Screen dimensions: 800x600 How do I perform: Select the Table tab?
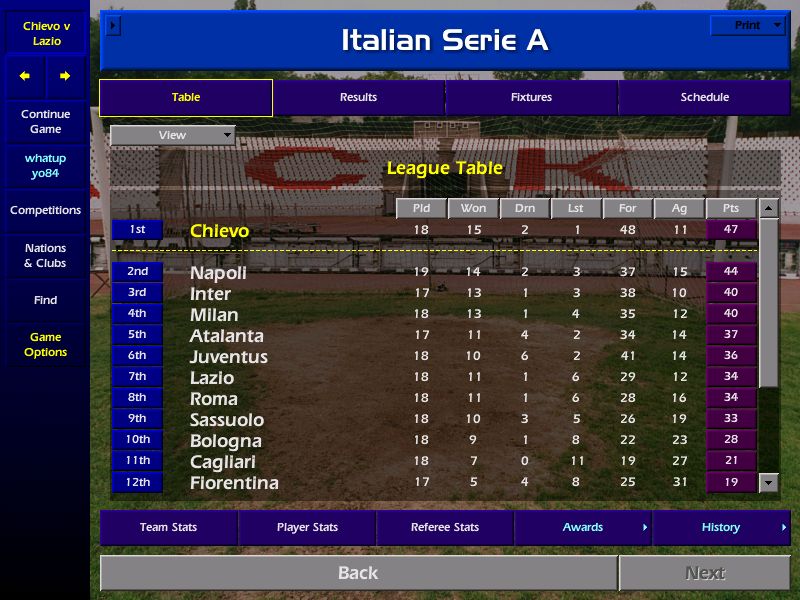186,98
